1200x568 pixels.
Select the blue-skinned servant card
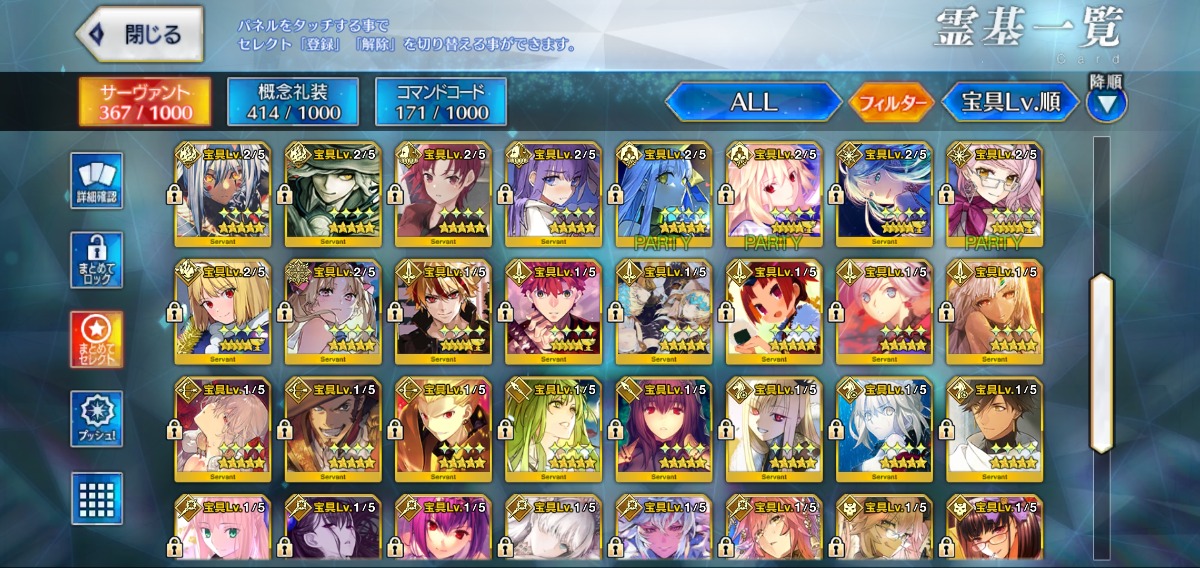(x=663, y=194)
